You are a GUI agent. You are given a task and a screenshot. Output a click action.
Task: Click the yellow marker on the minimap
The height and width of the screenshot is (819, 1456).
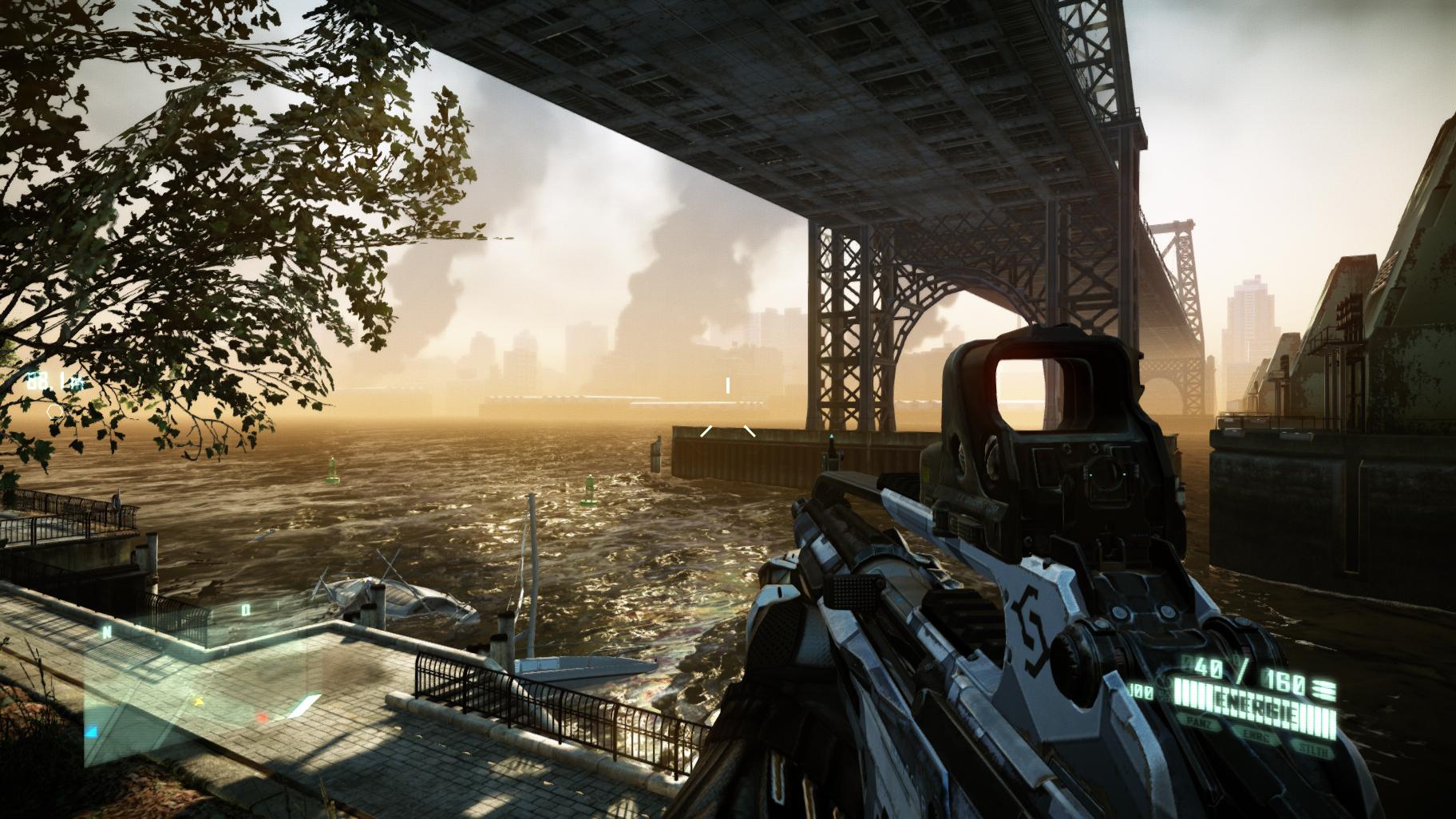coord(199,702)
